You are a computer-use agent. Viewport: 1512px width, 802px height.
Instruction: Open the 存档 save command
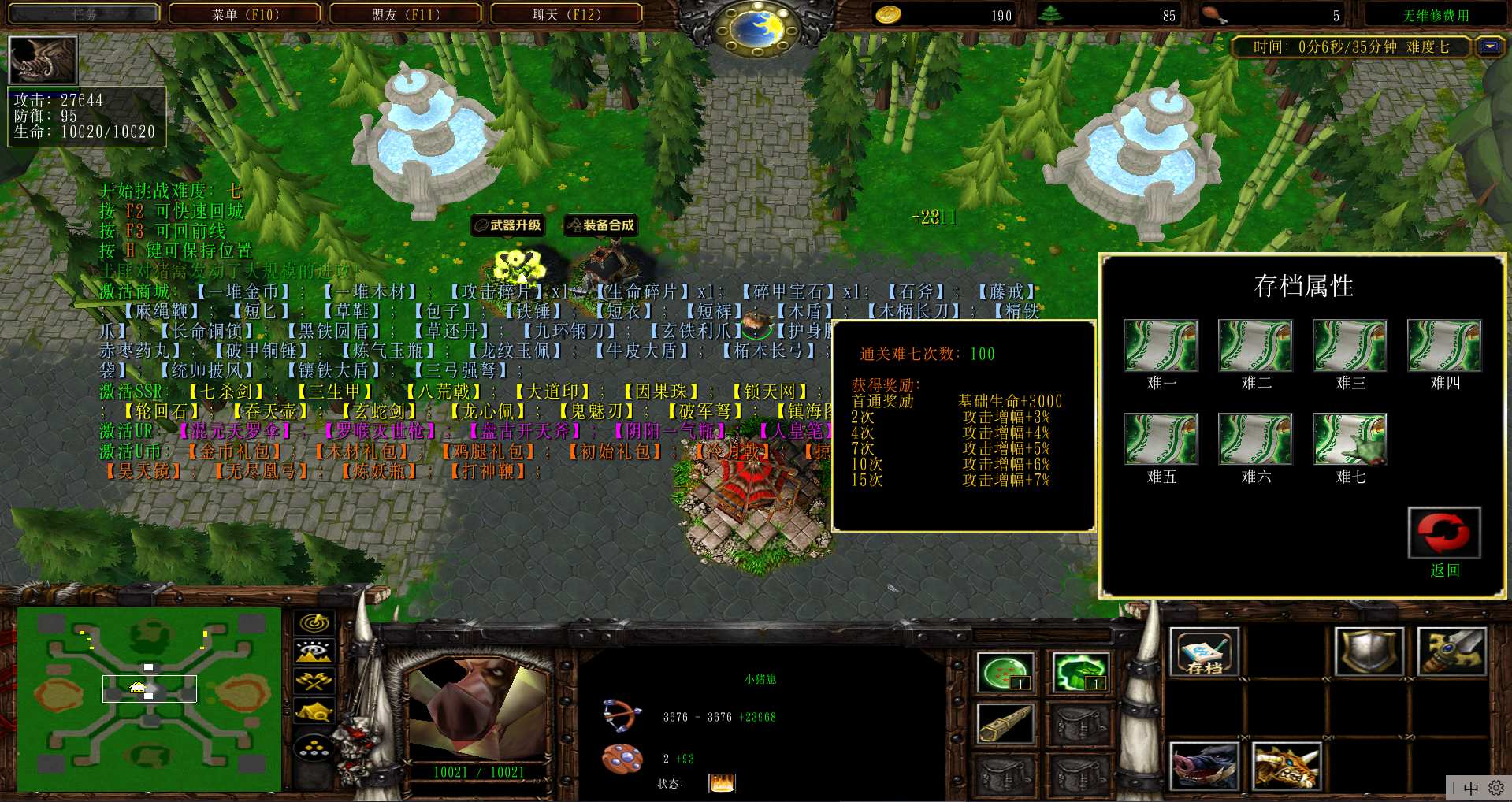1204,653
